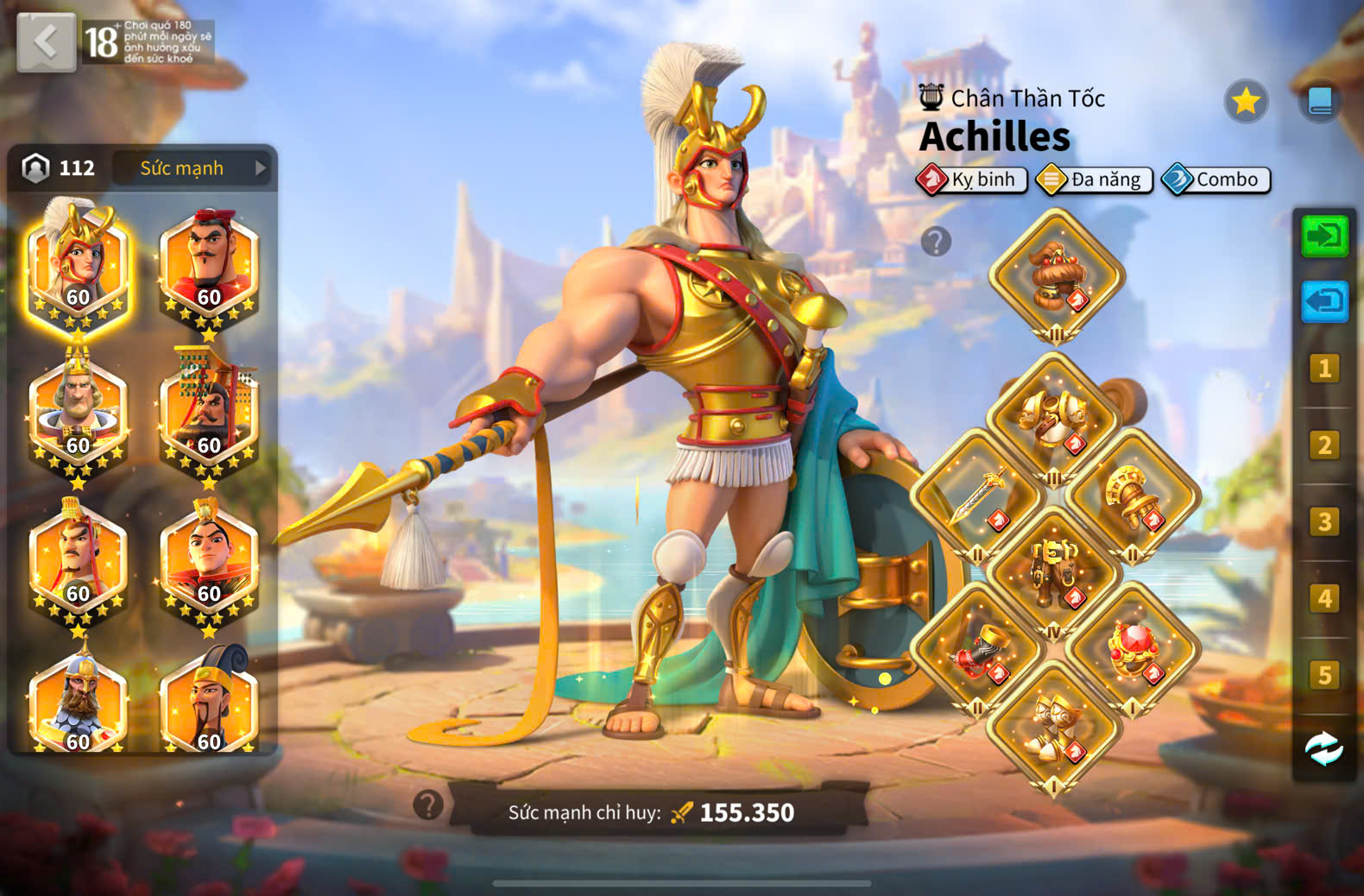This screenshot has width=1364, height=896.
Task: Click the green import arrow button
Action: (1324, 236)
